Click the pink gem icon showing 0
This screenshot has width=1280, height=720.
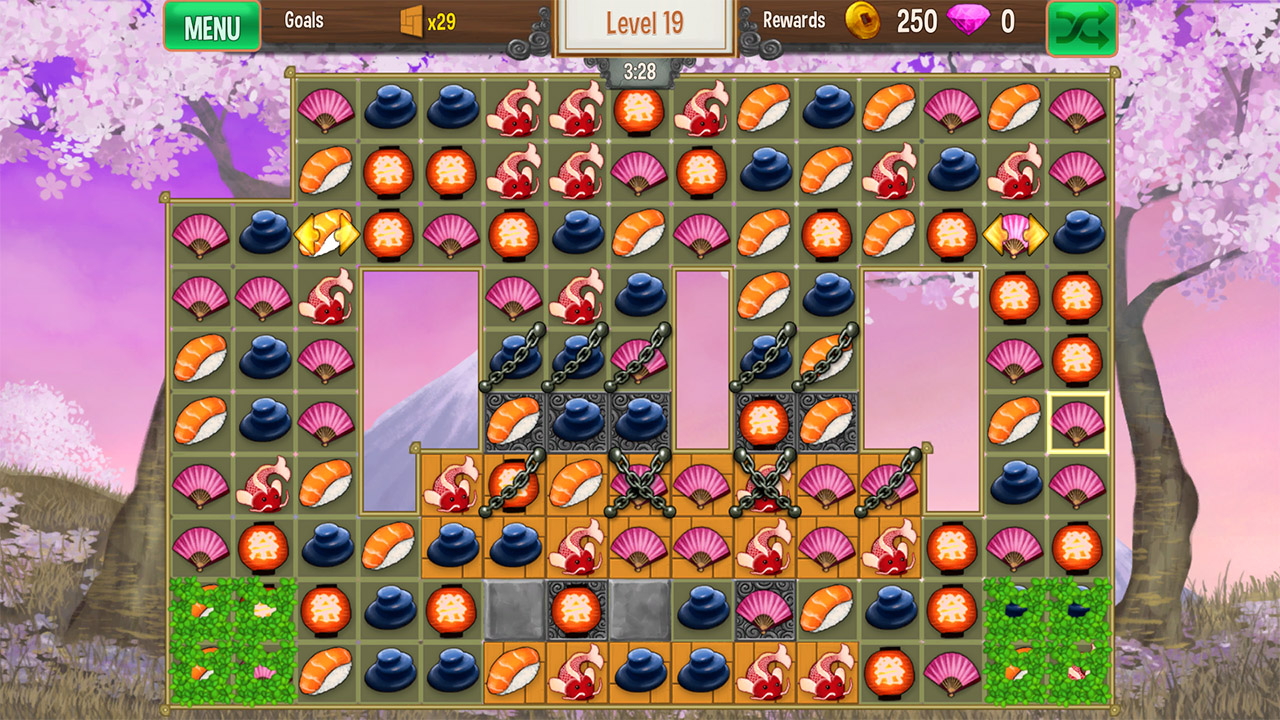click(972, 21)
